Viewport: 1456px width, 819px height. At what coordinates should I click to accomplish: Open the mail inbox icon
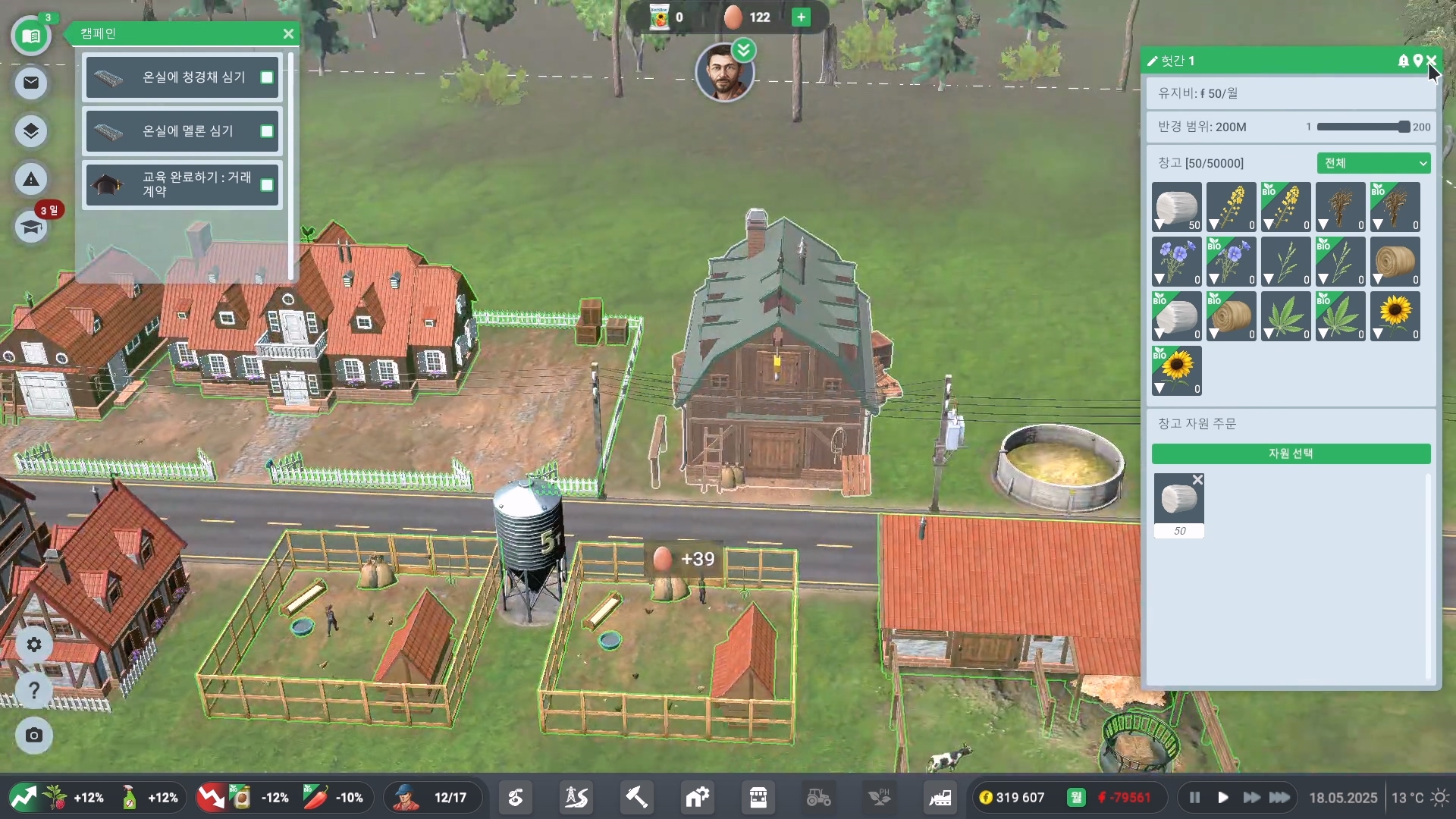tap(31, 83)
